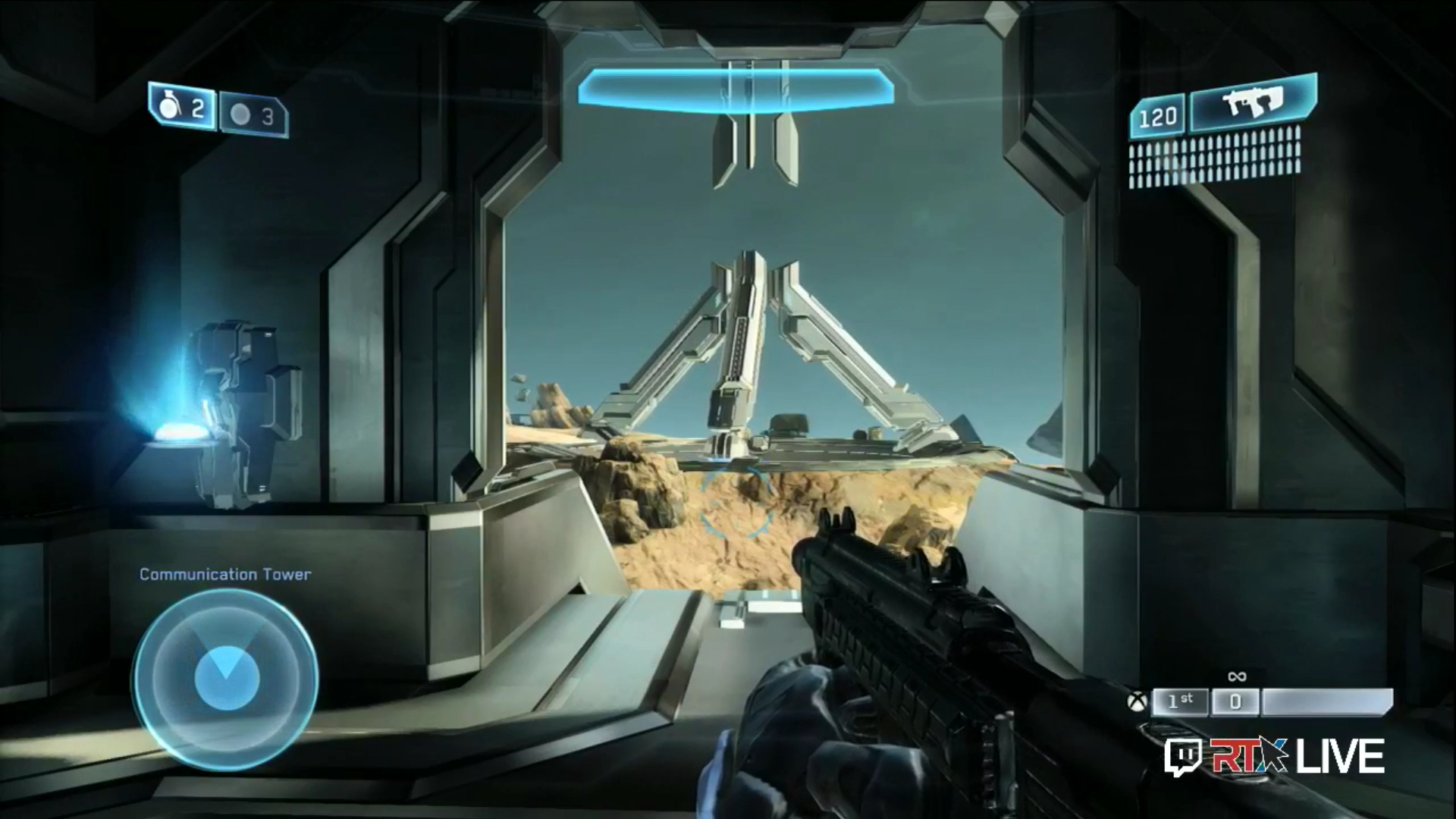Screen dimensions: 1456x819
Task: Click the Twitch logo in stream overlay
Action: pyautogui.click(x=1184, y=758)
